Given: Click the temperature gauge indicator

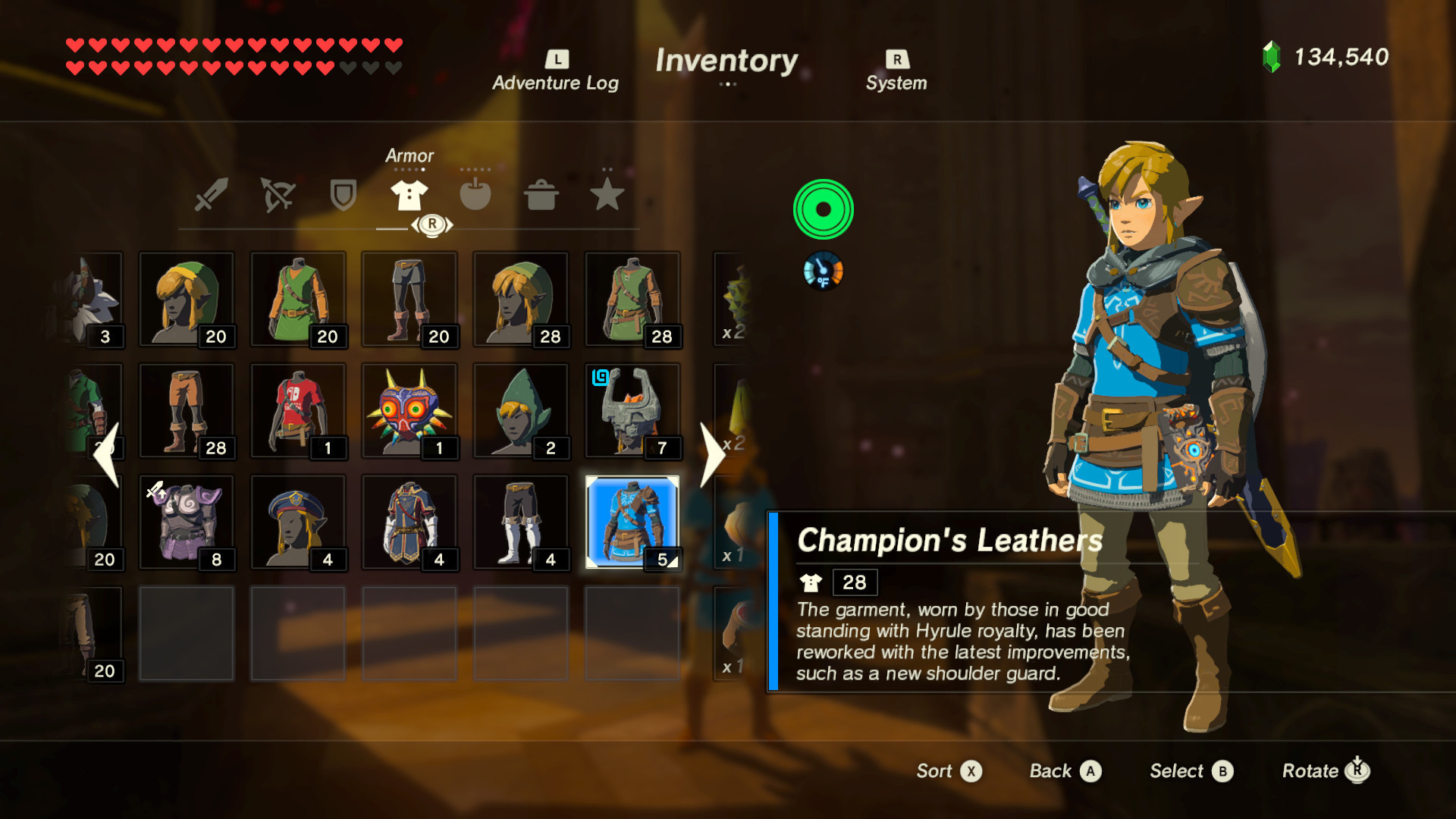Looking at the screenshot, I should [823, 271].
